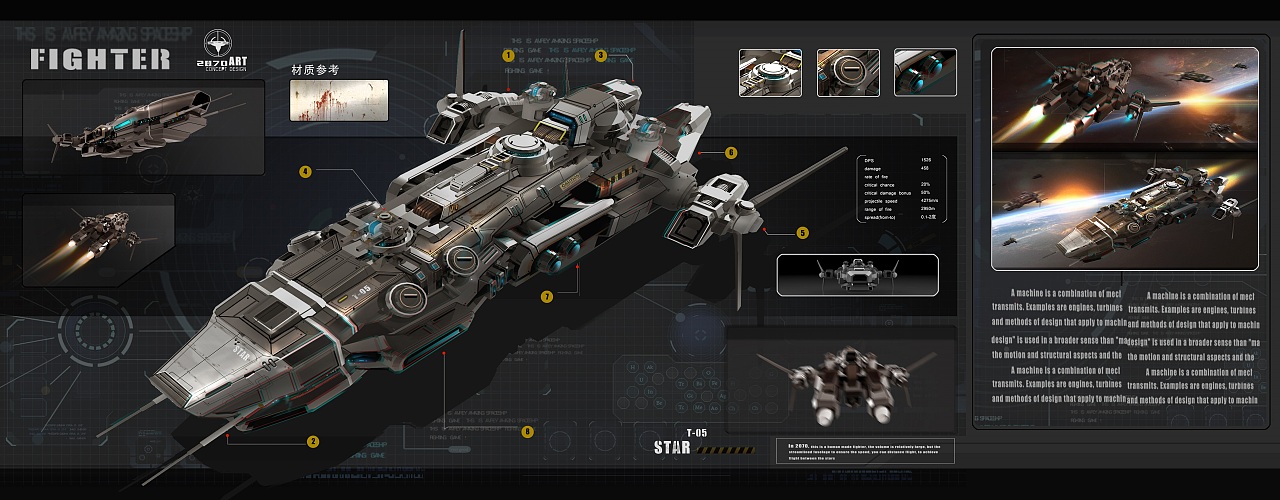
Task: Click the number 3 callout marker
Action: [600, 56]
